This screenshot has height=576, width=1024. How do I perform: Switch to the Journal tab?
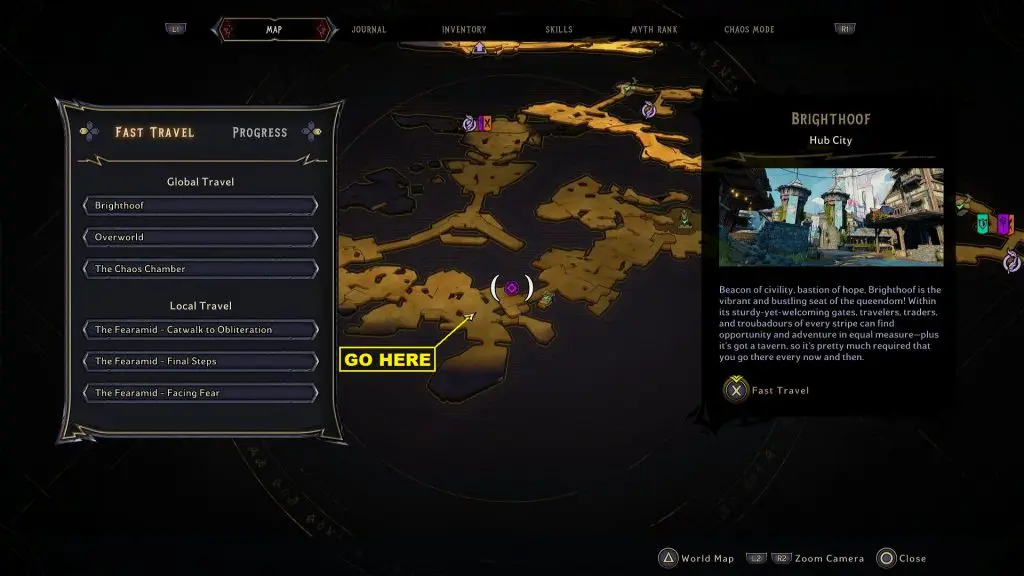click(368, 30)
